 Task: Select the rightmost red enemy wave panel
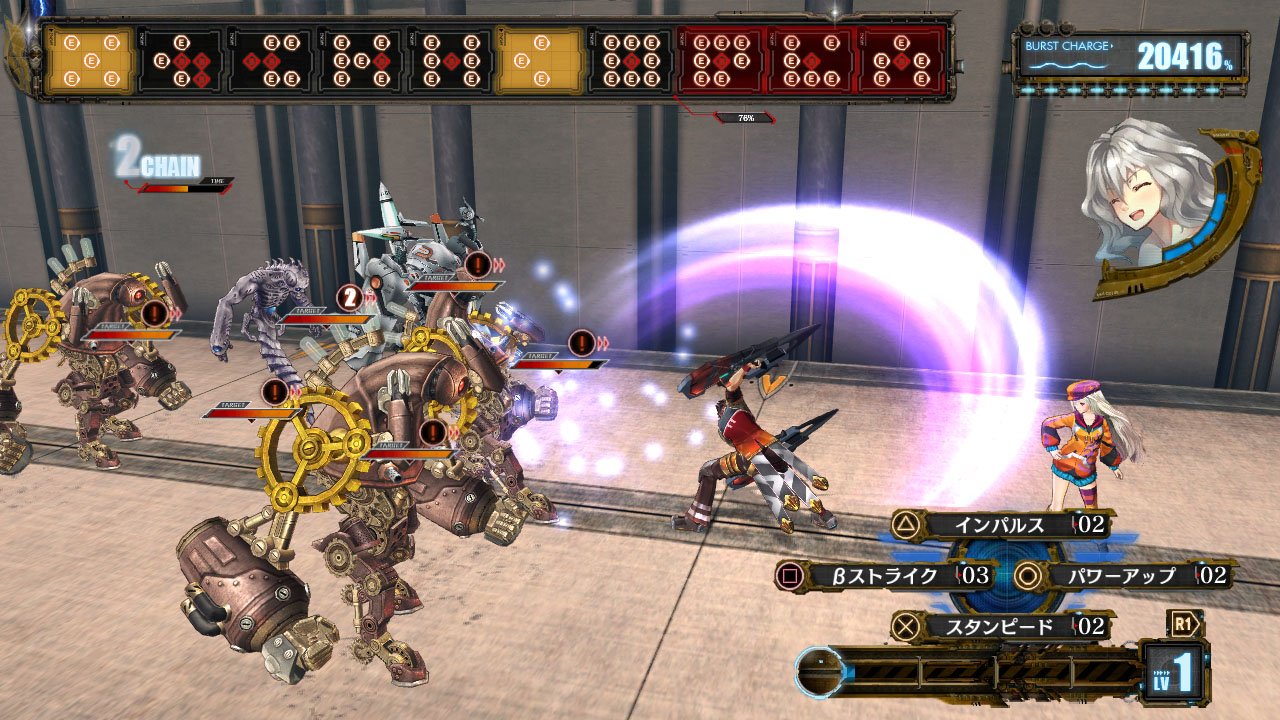[x=905, y=58]
